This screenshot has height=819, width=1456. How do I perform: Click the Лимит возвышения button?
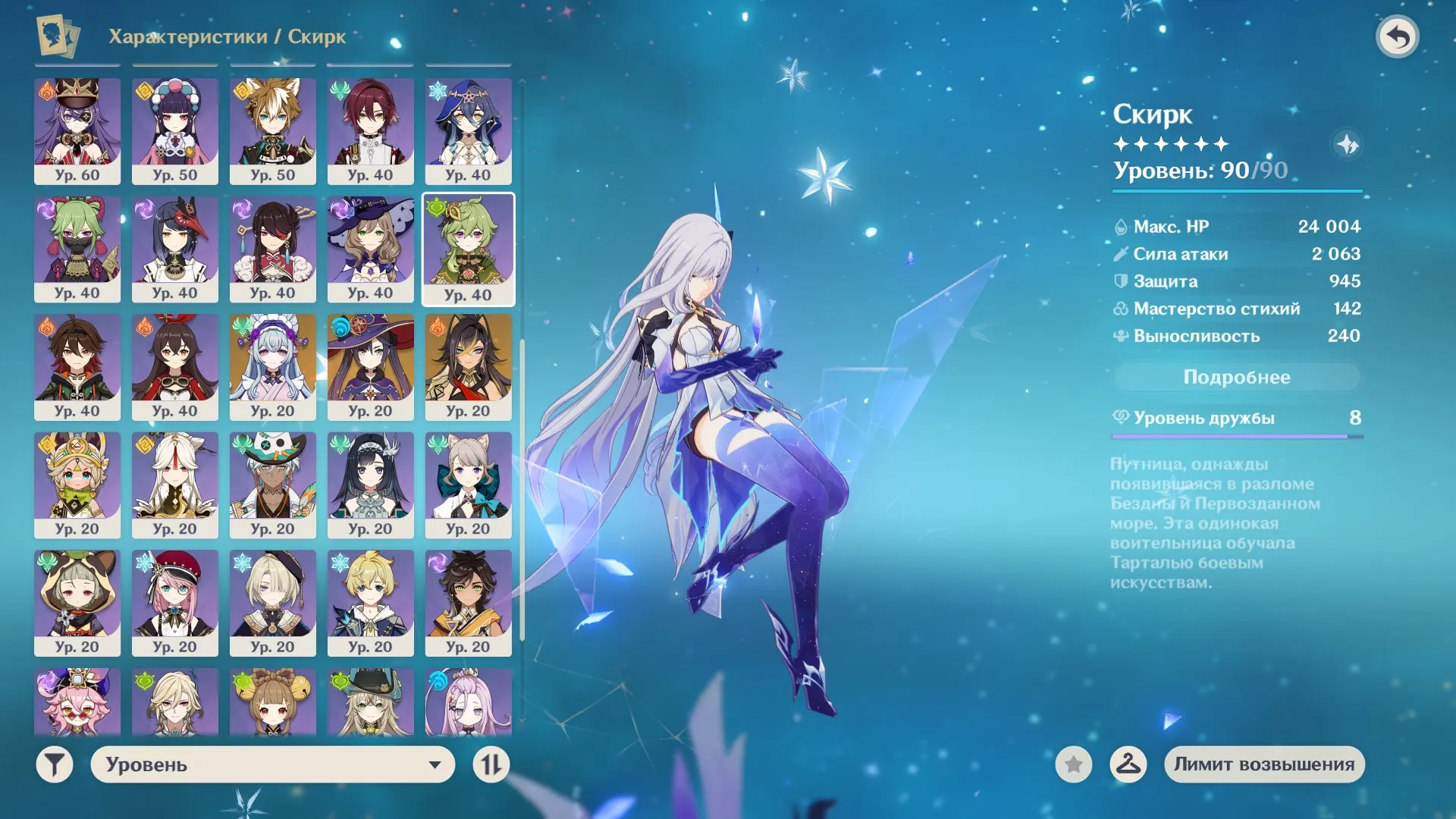[x=1263, y=764]
